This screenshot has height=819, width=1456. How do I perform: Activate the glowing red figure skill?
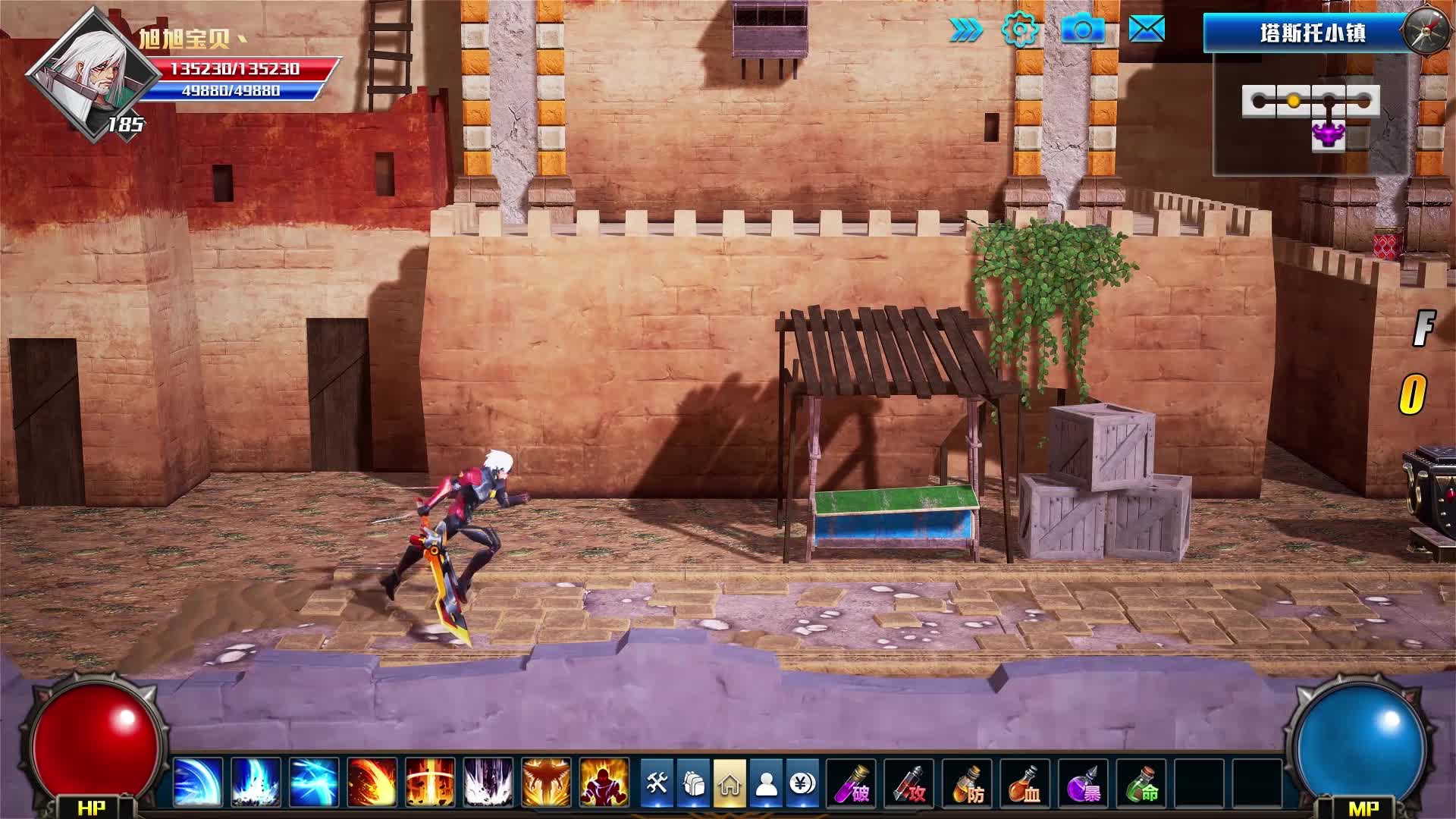click(x=604, y=782)
